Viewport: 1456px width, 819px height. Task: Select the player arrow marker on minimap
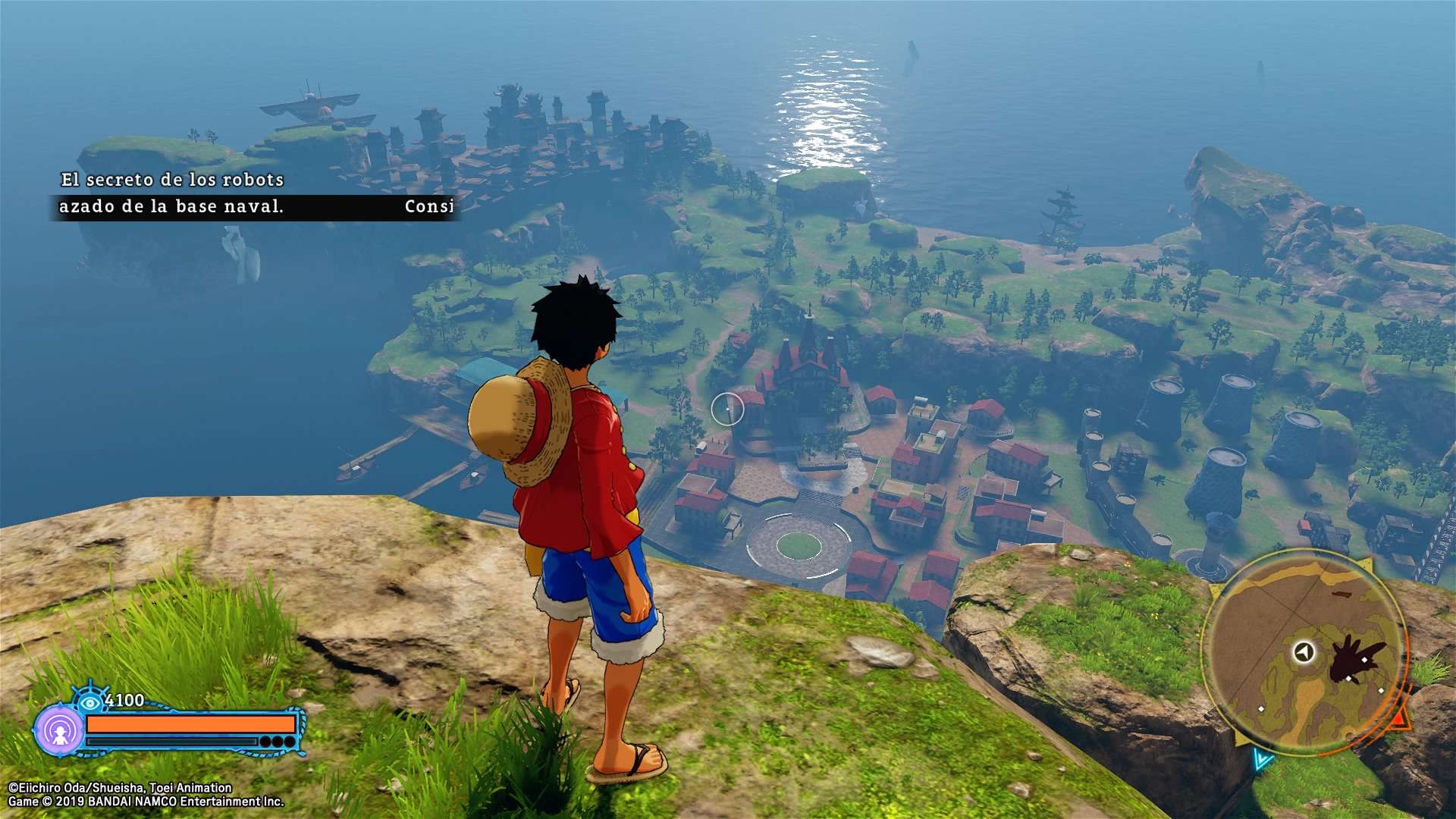click(x=1304, y=651)
